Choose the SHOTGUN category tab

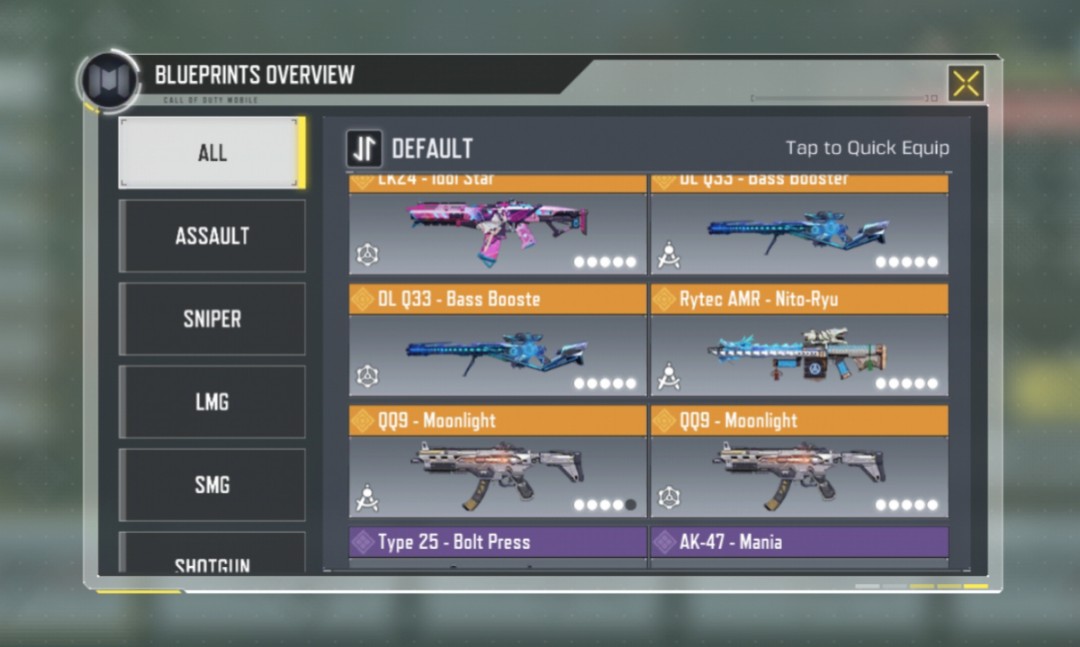(x=211, y=558)
